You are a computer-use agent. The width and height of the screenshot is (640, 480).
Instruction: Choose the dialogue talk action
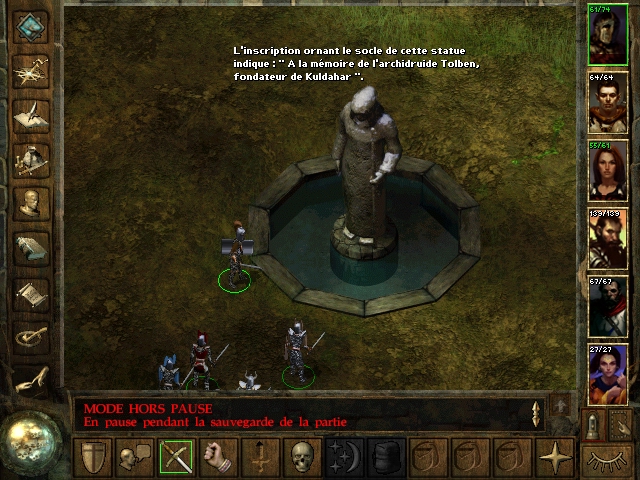click(x=135, y=458)
